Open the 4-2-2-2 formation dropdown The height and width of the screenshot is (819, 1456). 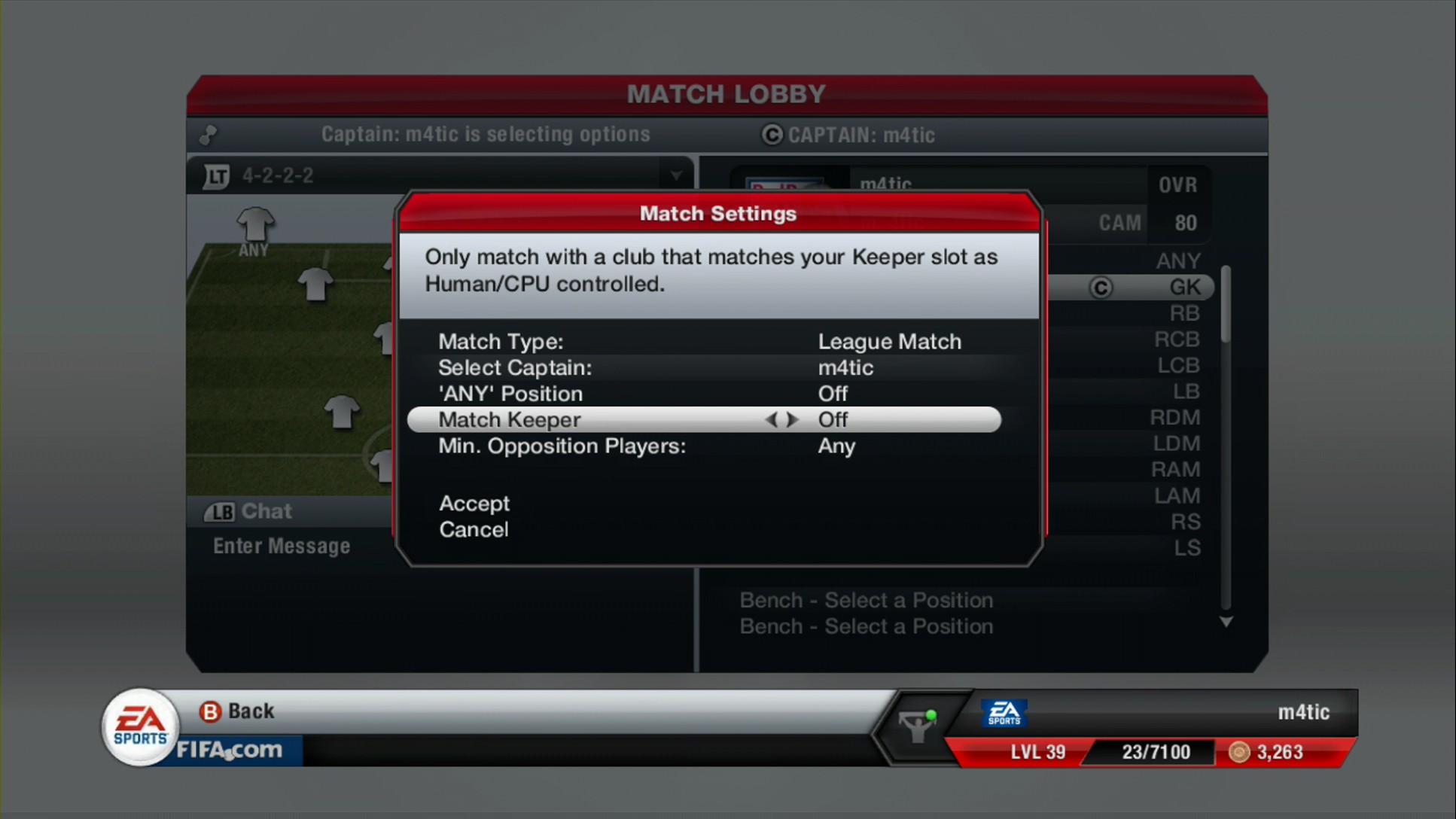[x=675, y=176]
